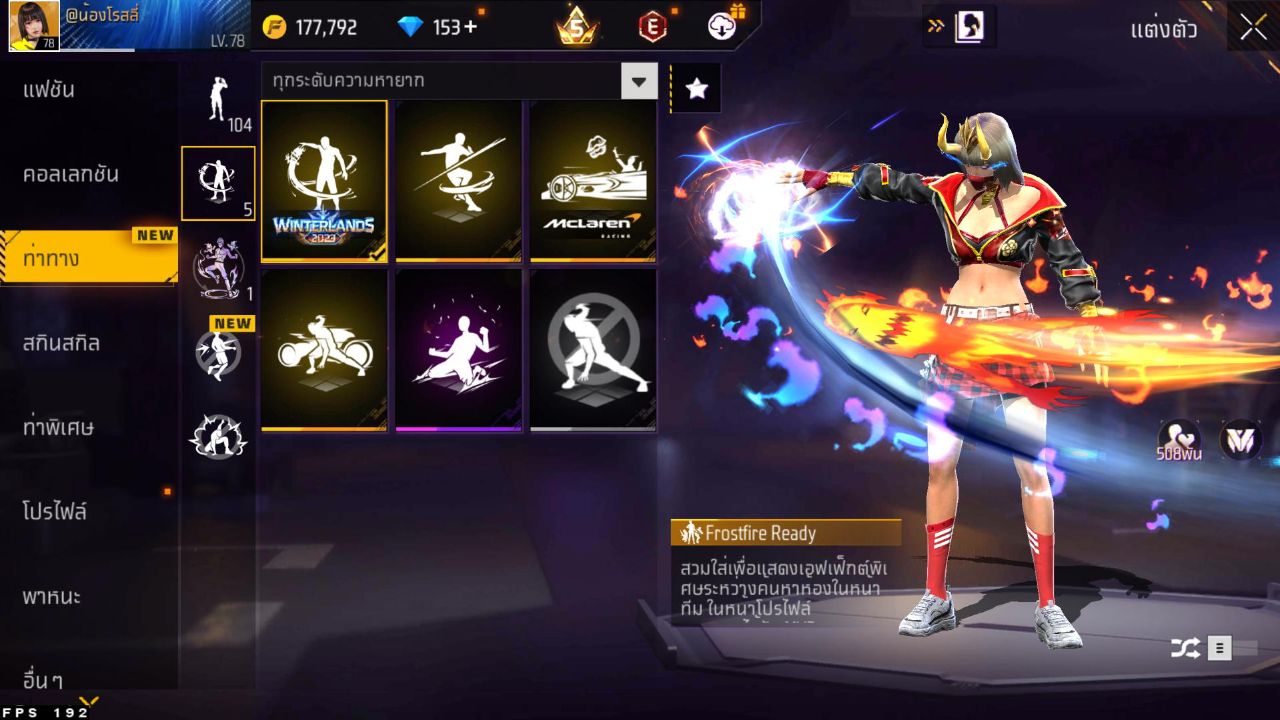Close the outfit screen with the X

1253,28
